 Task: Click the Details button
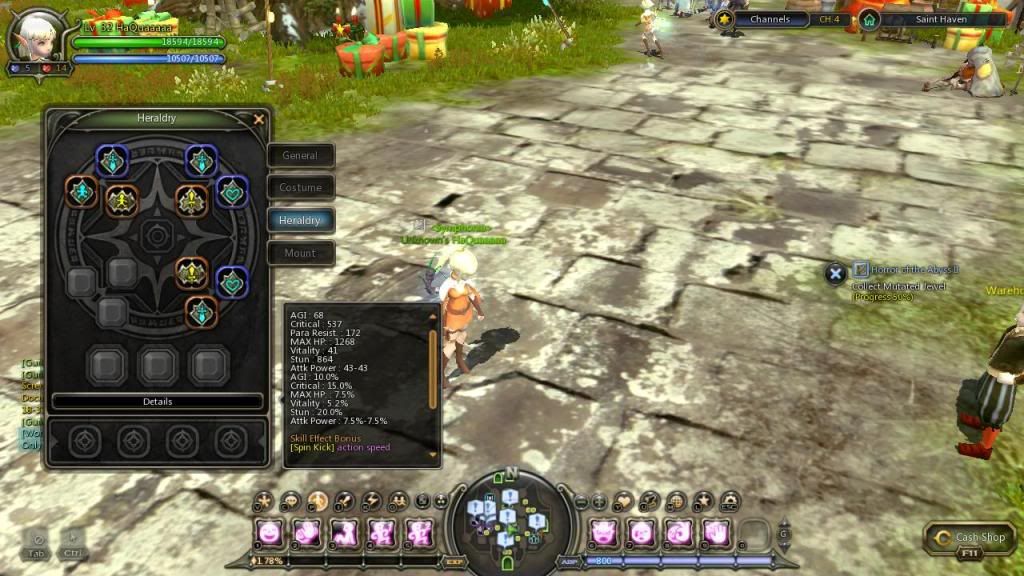[157, 402]
